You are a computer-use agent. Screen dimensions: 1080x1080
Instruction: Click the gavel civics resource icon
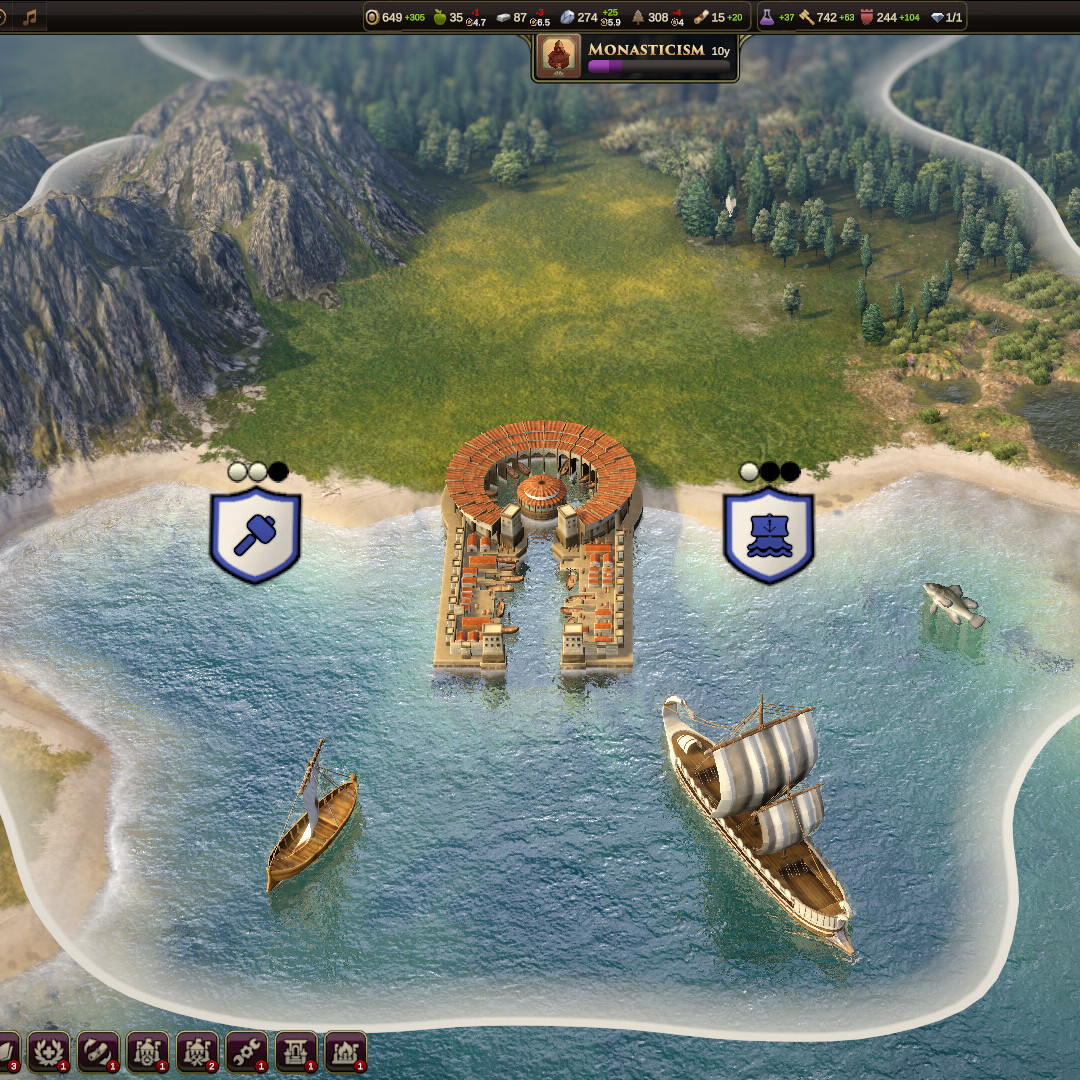coord(806,17)
